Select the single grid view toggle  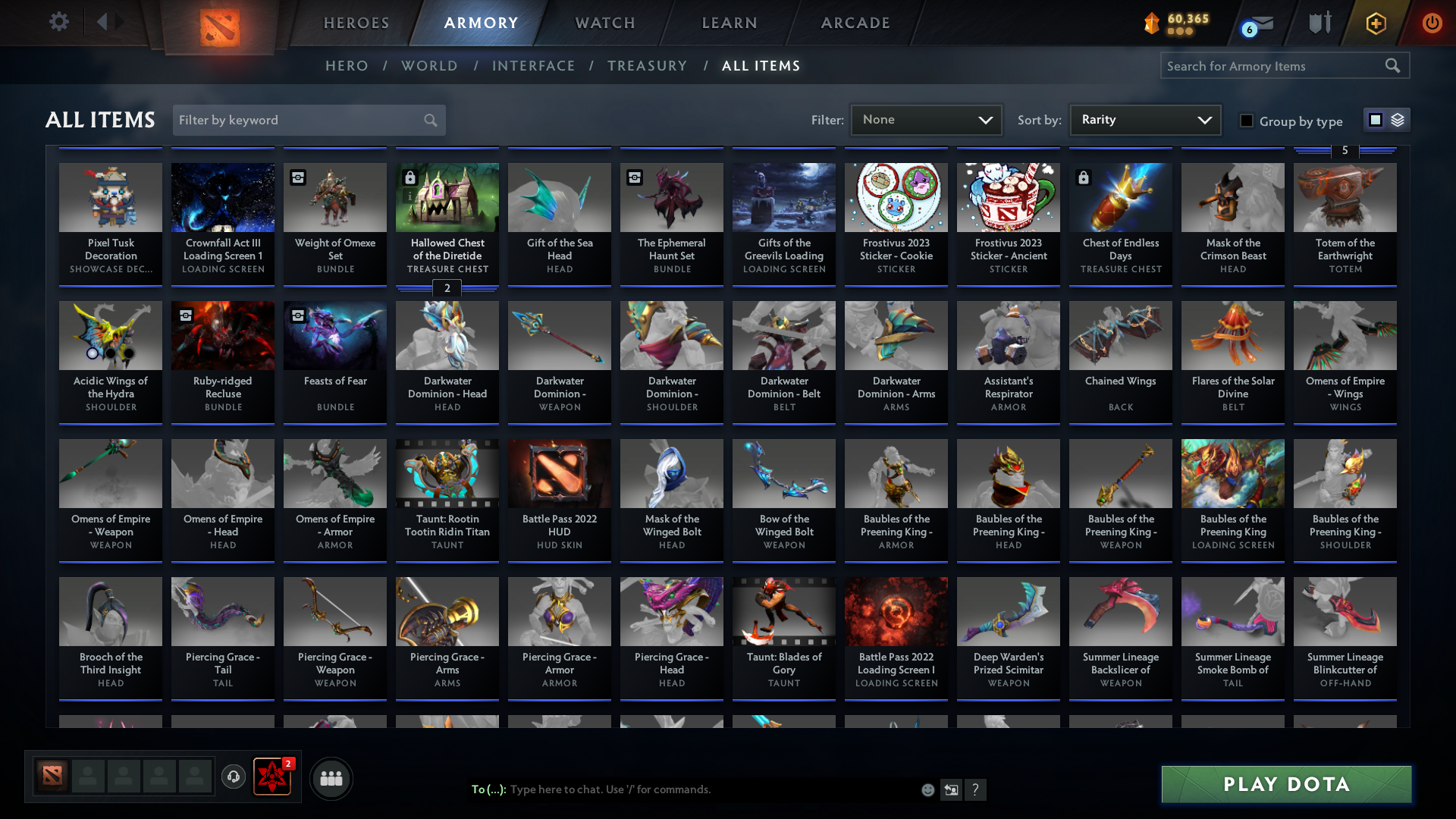(x=1376, y=119)
